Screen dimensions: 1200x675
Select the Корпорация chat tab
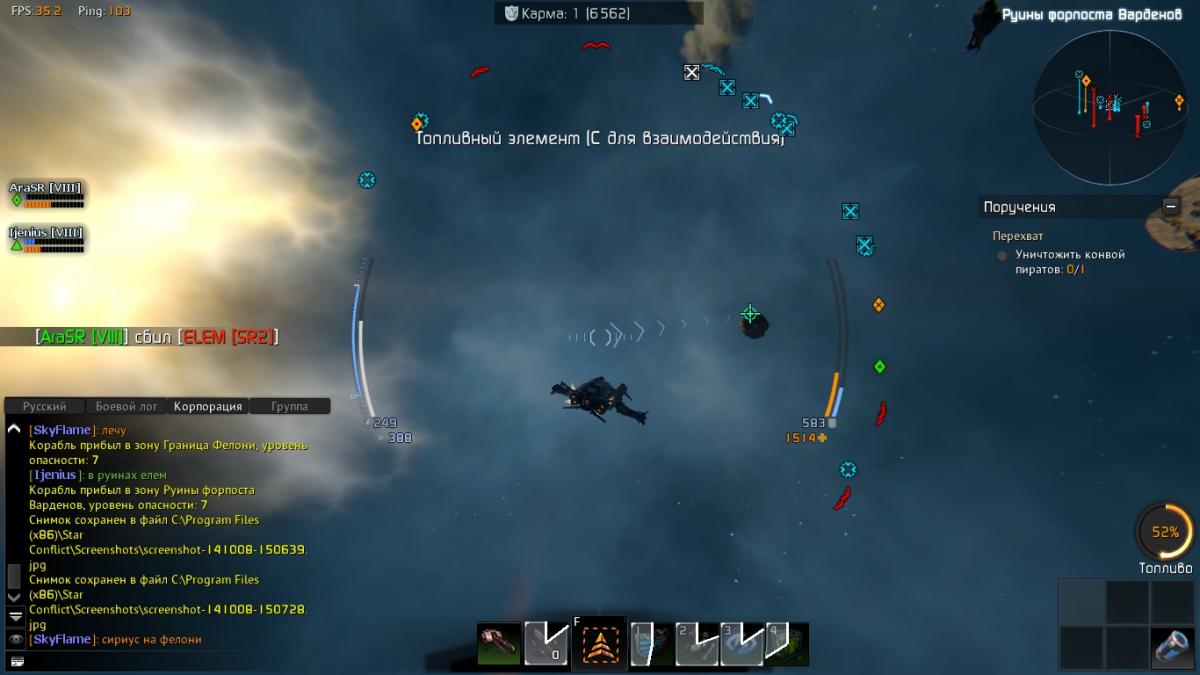click(208, 407)
